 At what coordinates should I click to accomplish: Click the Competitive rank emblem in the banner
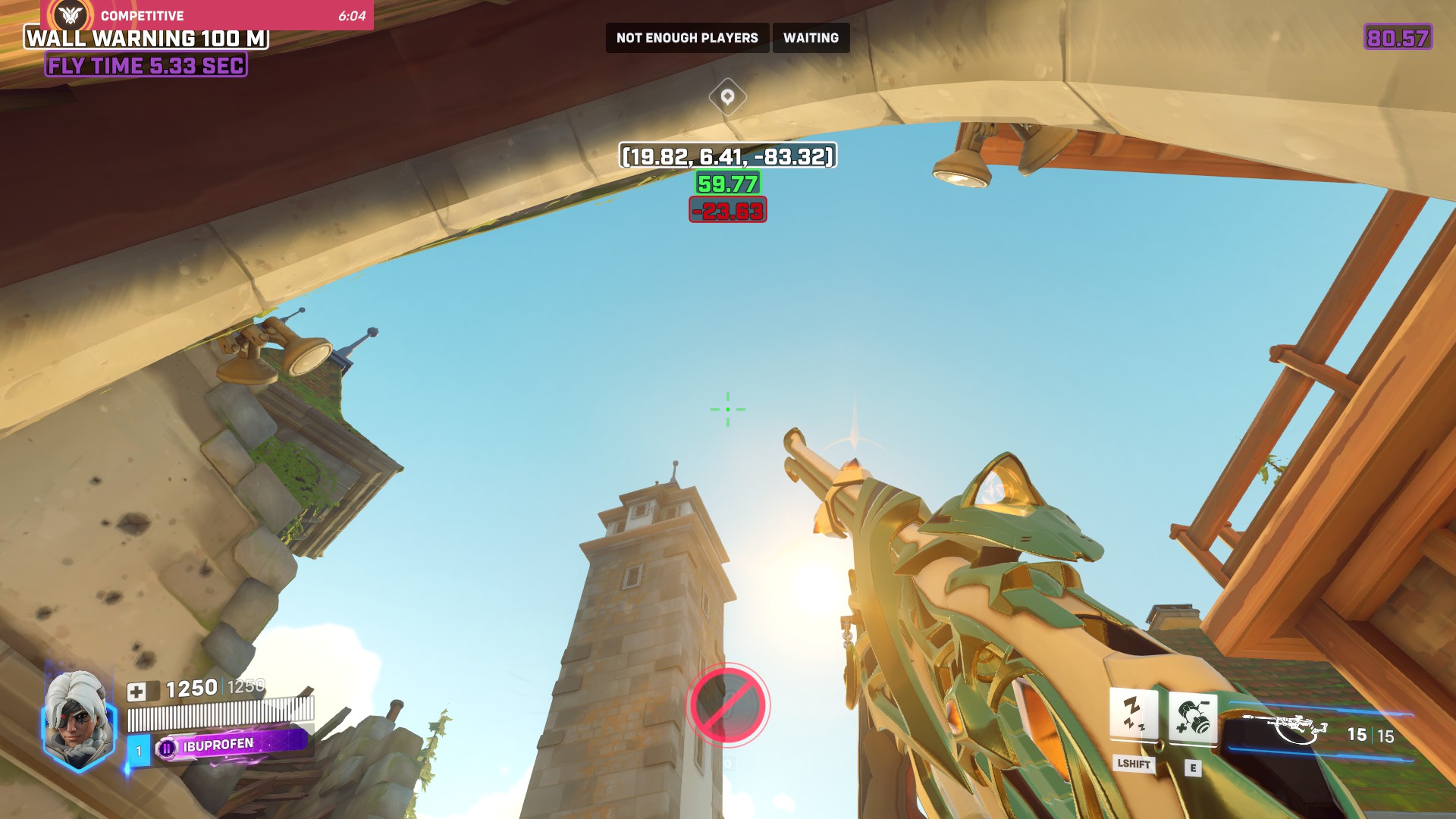tap(69, 15)
